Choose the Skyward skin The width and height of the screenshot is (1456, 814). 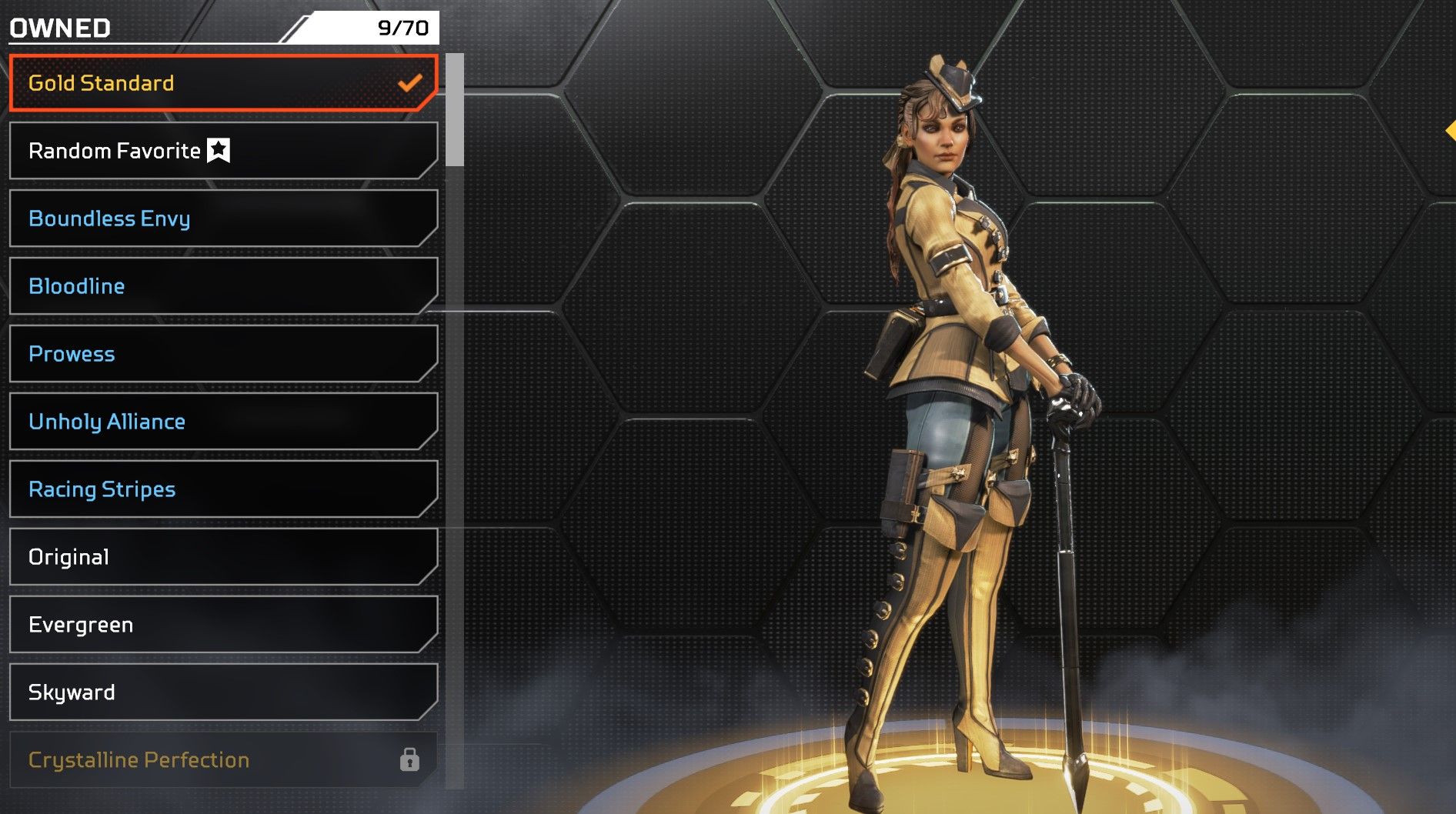[223, 692]
